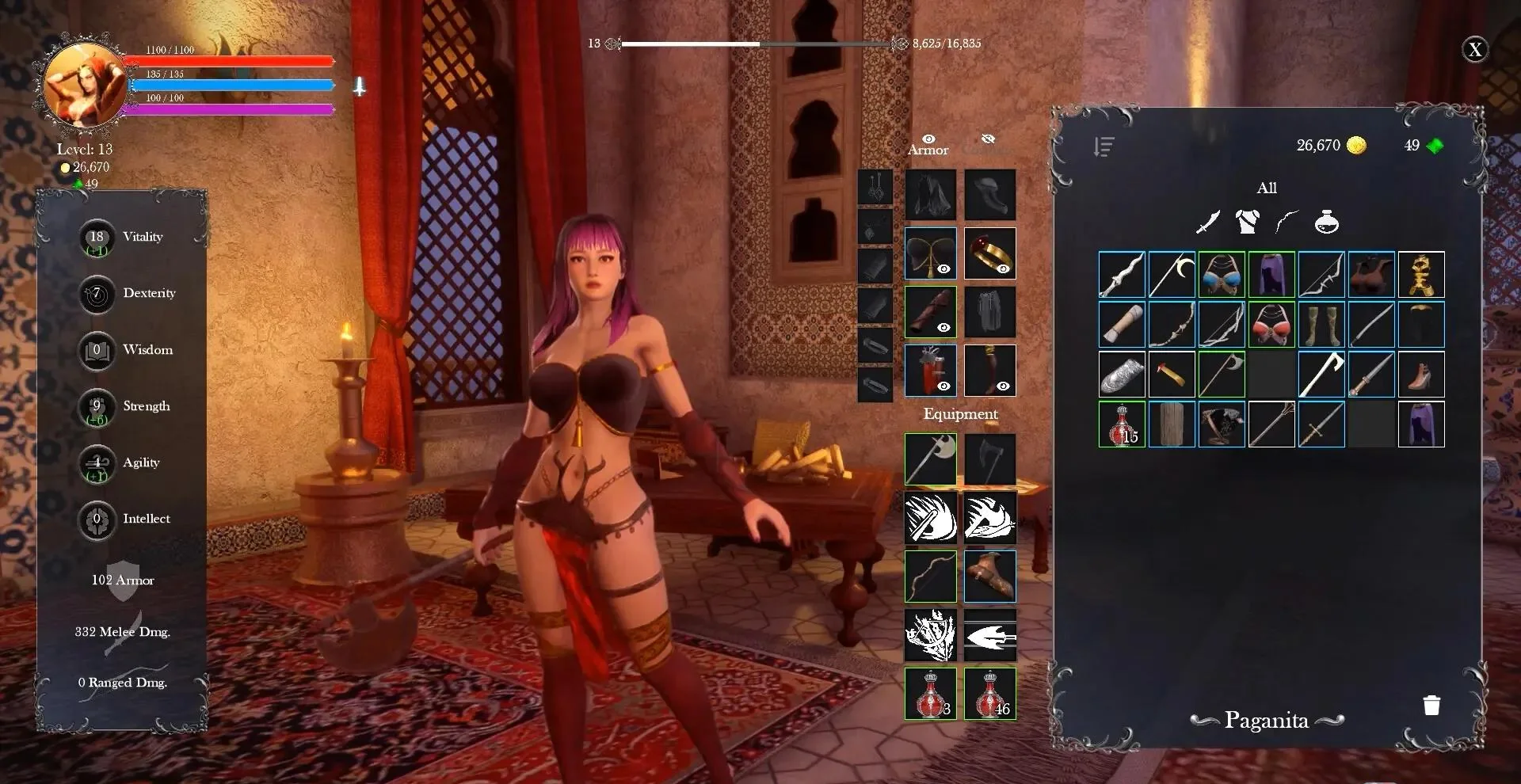Click the equipped battle axe weapon slot
This screenshot has width=1521, height=784.
pos(931,459)
